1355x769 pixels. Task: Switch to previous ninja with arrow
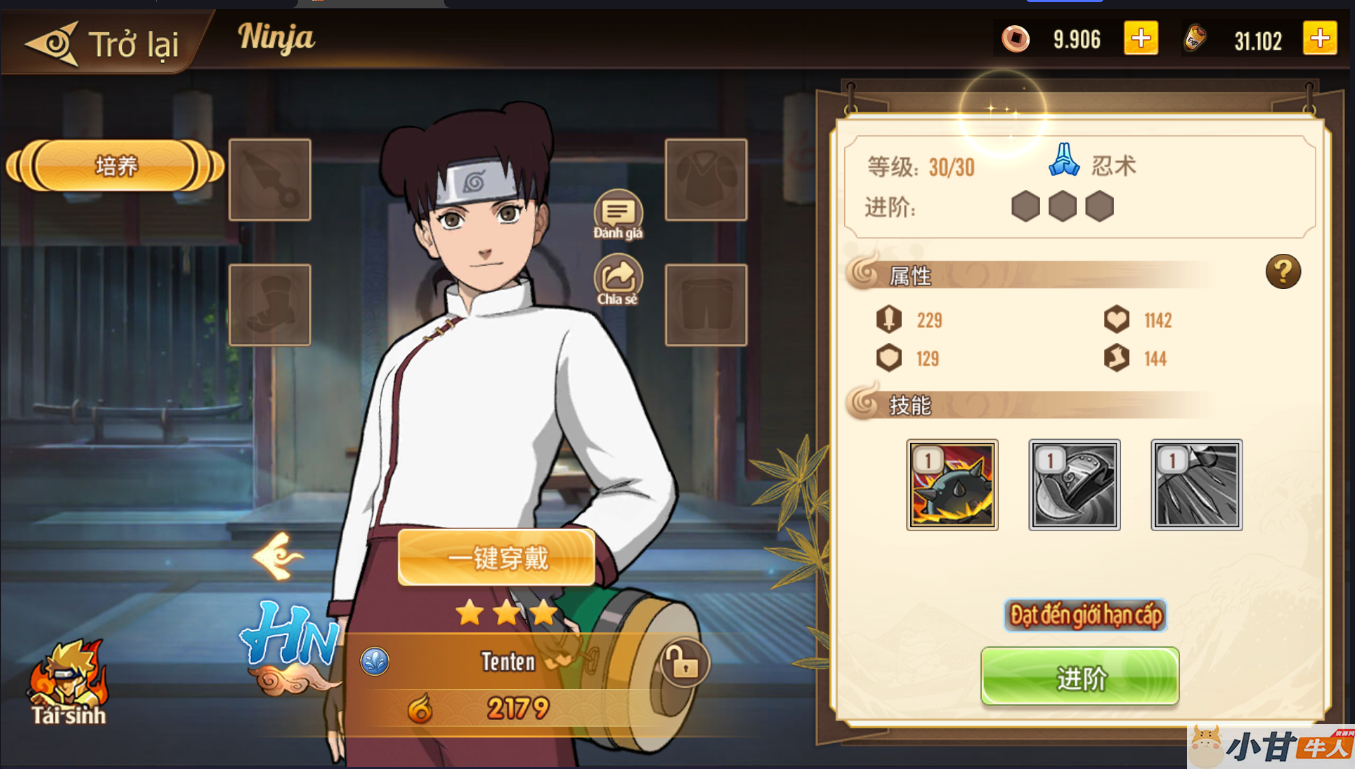(278, 556)
